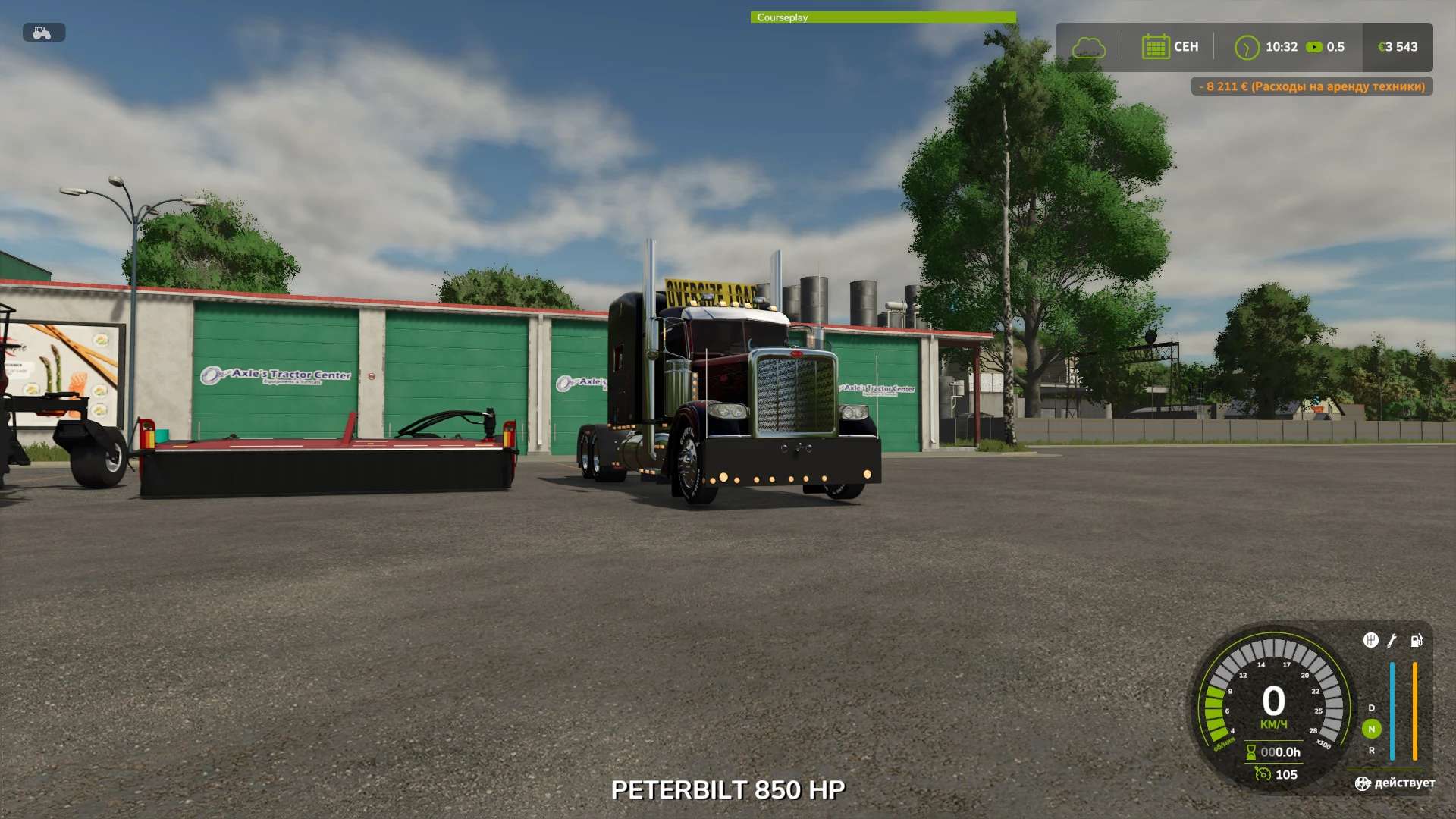Select the Drive D gear indicator
This screenshot has height=819, width=1456.
pyautogui.click(x=1372, y=707)
